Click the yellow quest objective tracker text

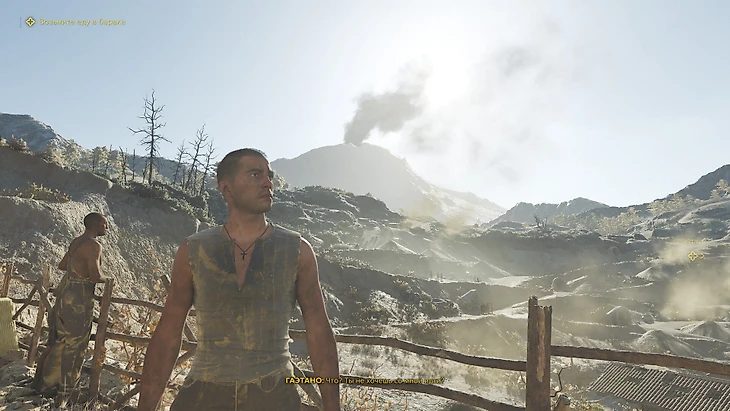(82, 21)
